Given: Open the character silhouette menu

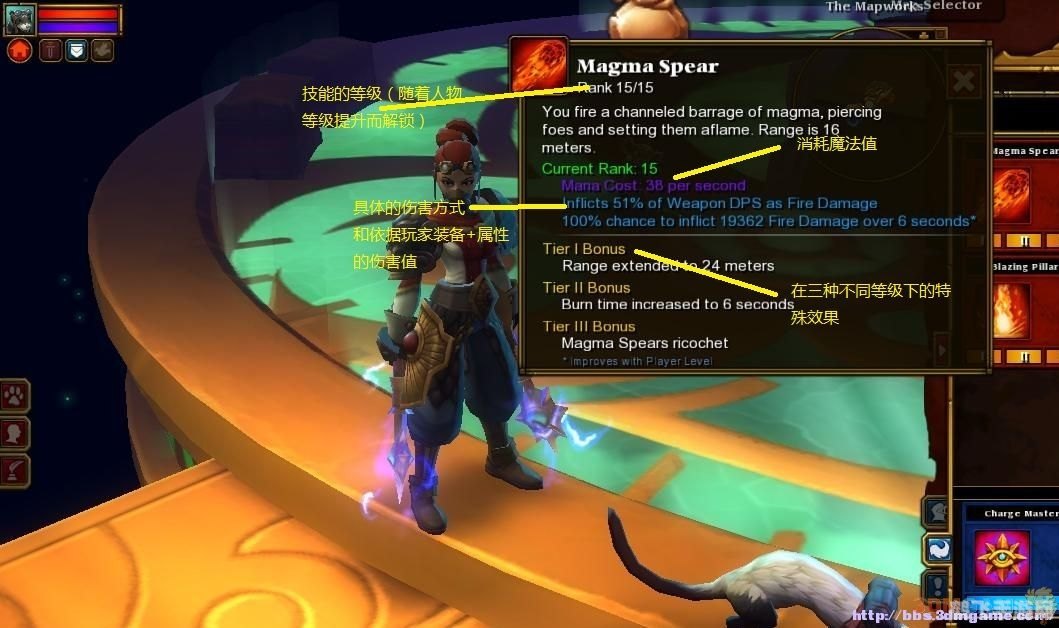Looking at the screenshot, I should tap(16, 433).
